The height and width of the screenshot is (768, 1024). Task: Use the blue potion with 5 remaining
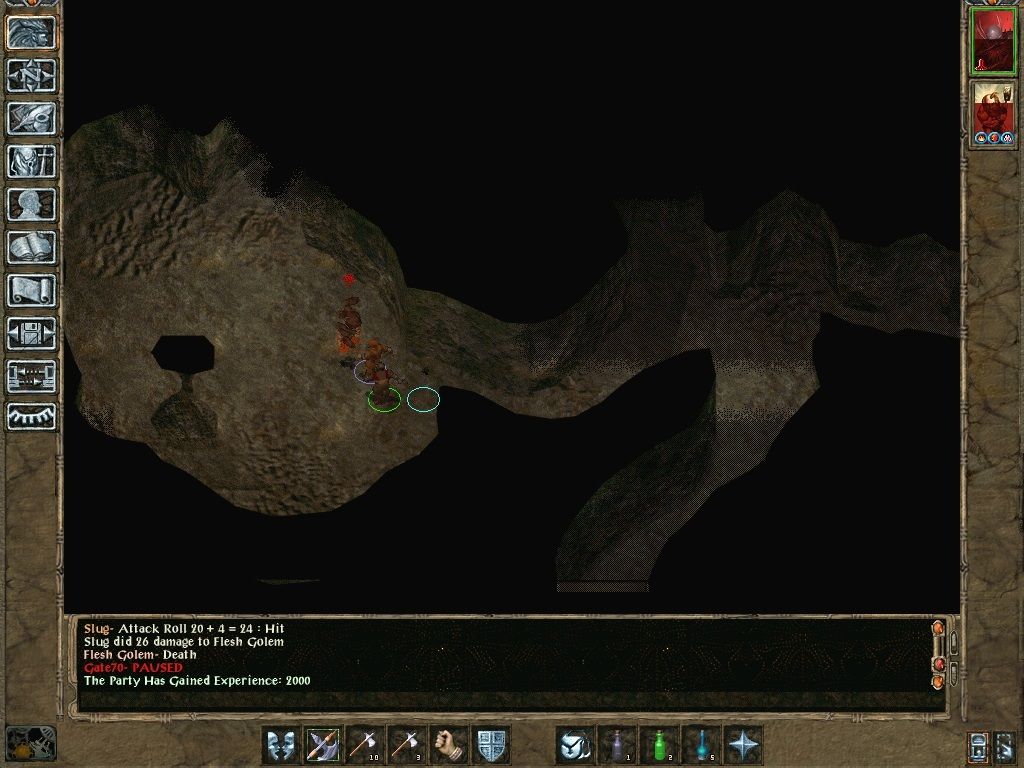pyautogui.click(x=701, y=745)
